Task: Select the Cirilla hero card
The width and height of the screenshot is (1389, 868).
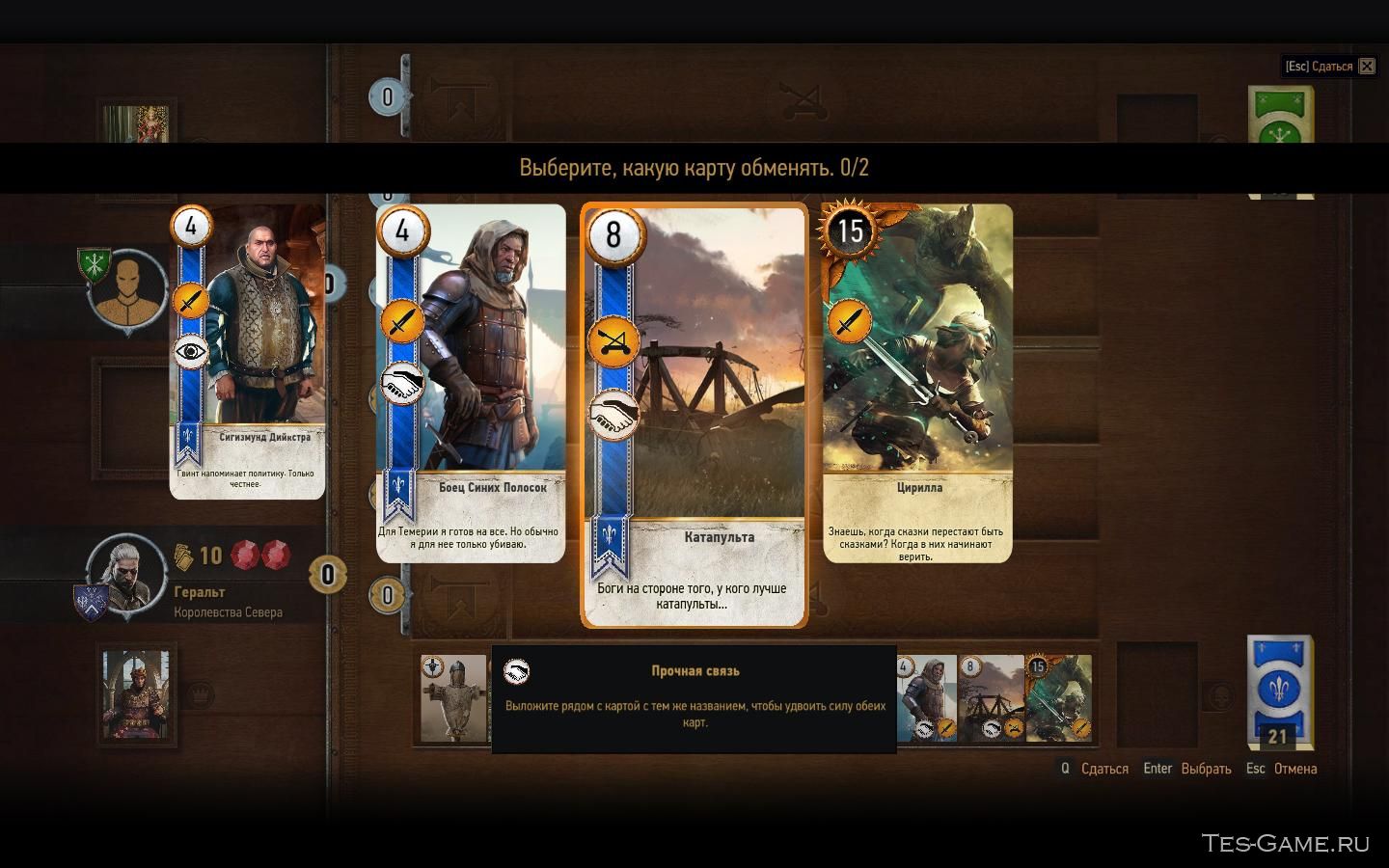Action: click(917, 383)
